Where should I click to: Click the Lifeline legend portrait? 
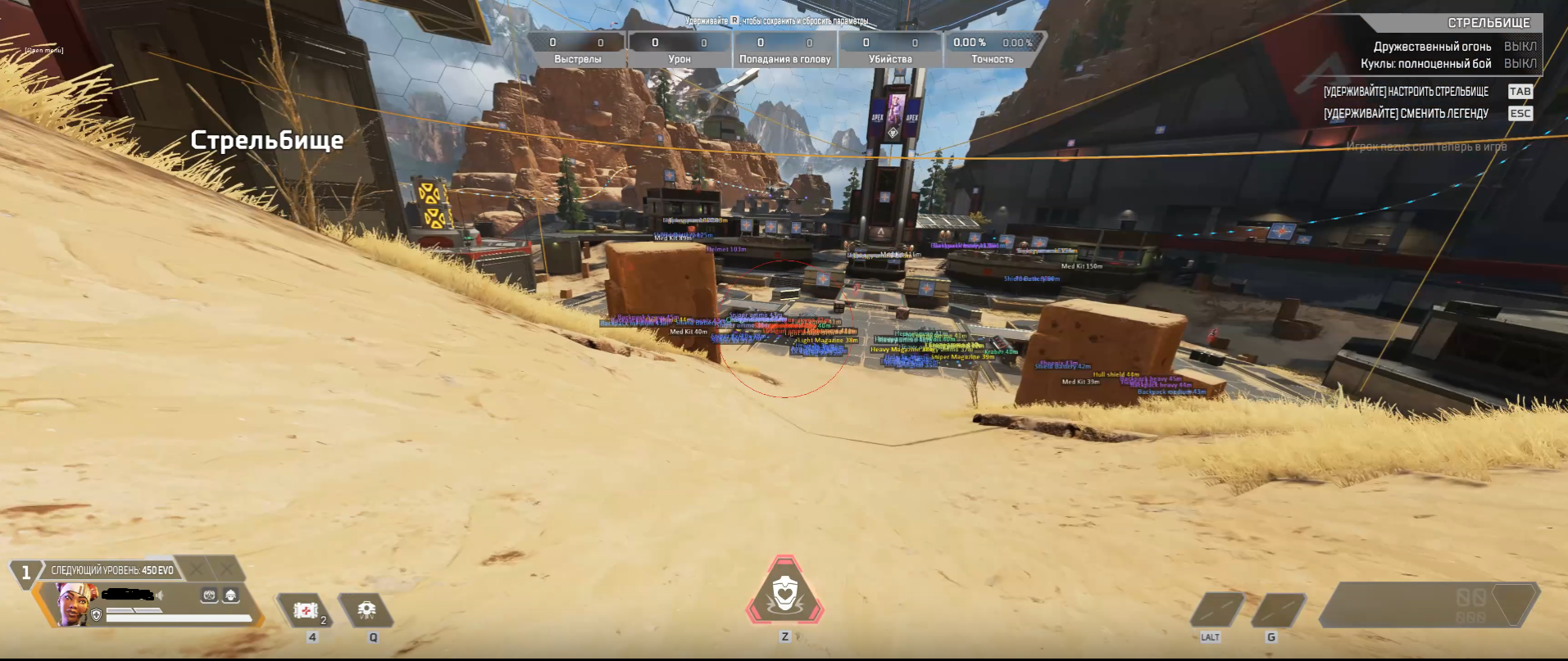[x=74, y=604]
